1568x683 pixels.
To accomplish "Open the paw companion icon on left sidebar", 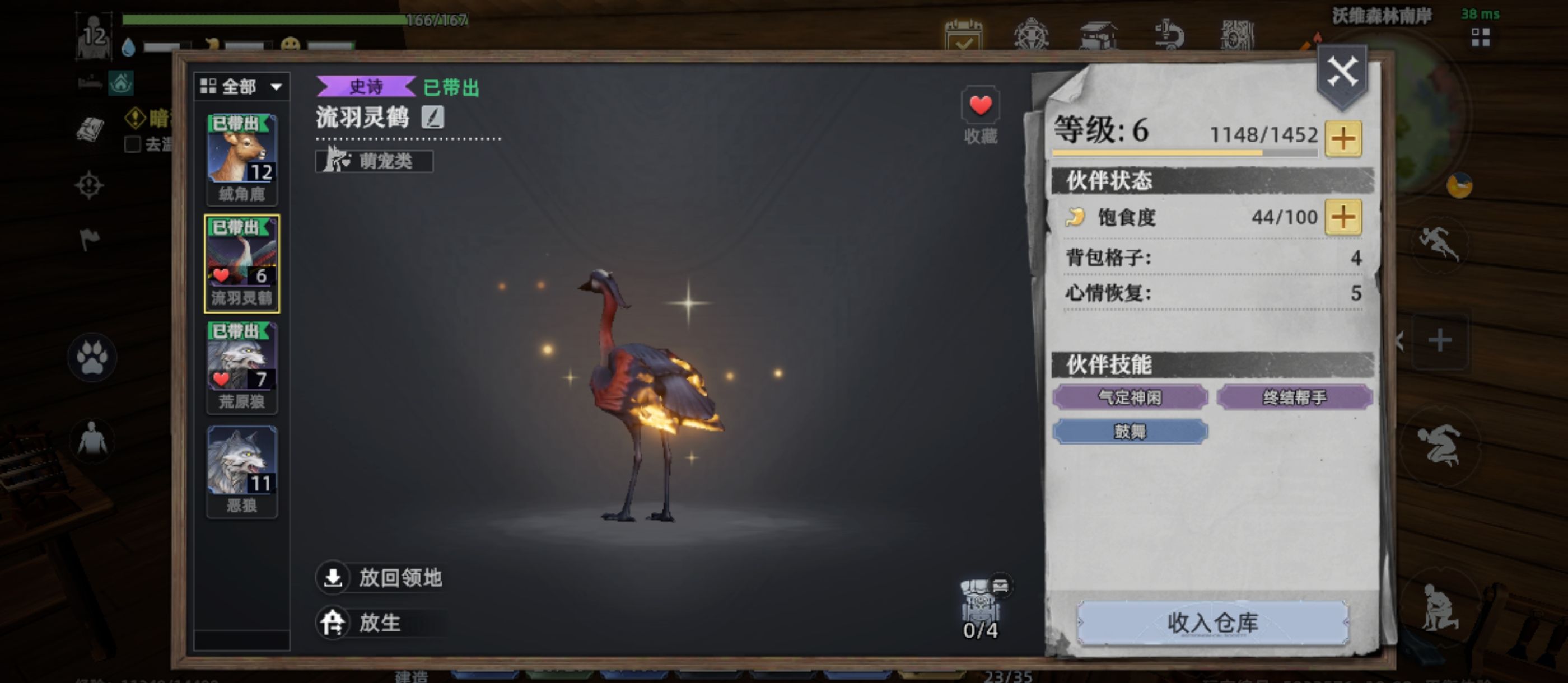I will [x=92, y=358].
